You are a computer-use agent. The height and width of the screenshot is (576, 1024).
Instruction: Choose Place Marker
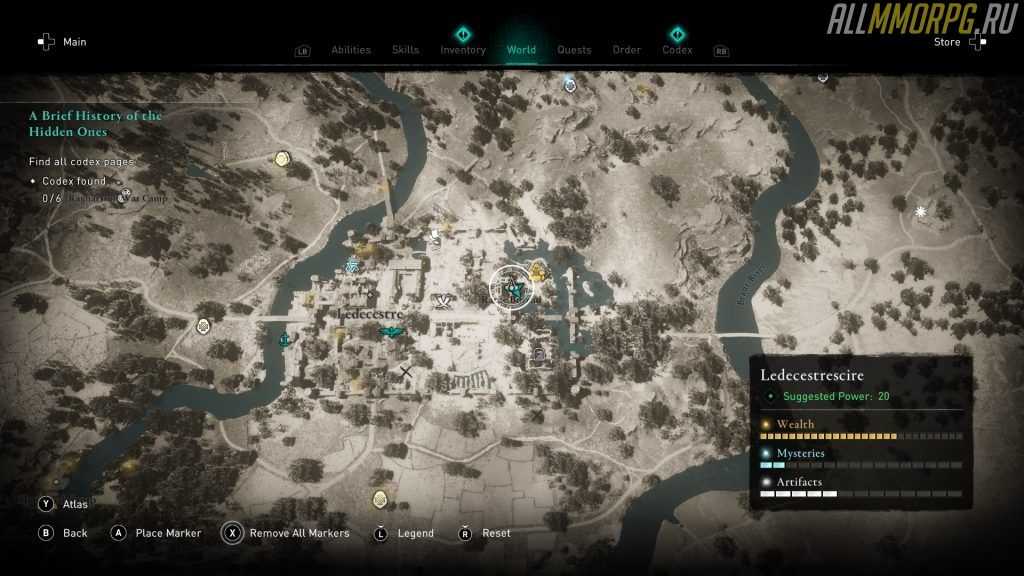(x=159, y=533)
